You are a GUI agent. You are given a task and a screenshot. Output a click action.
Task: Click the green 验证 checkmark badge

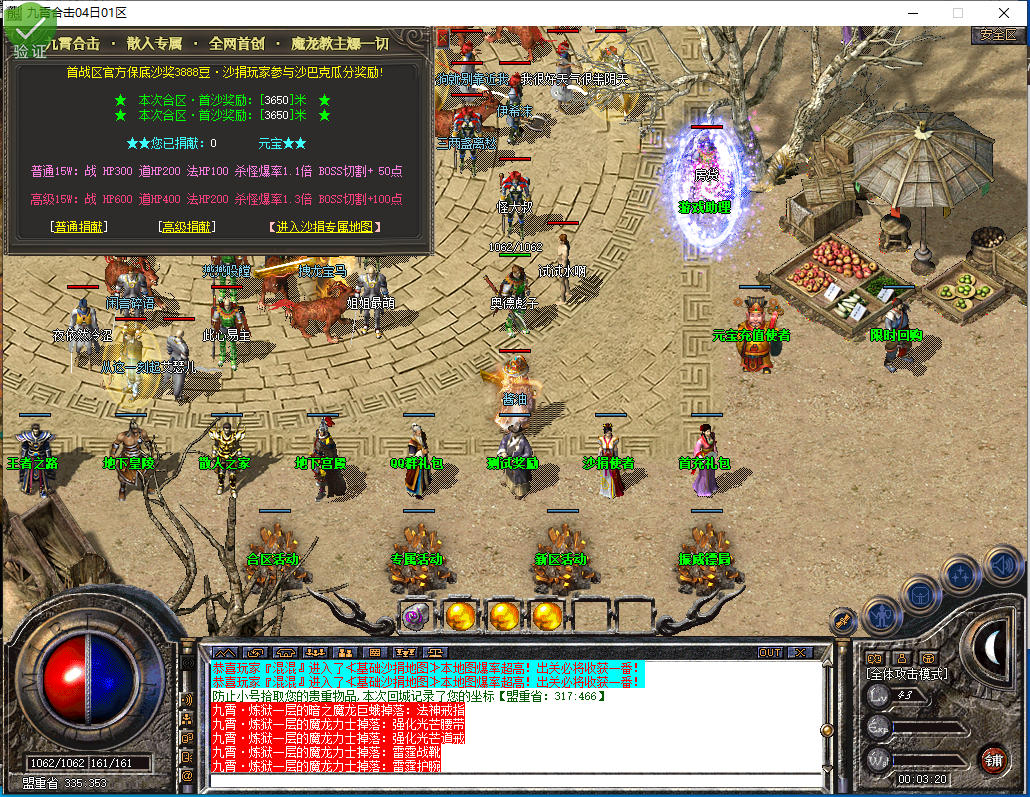tap(28, 38)
